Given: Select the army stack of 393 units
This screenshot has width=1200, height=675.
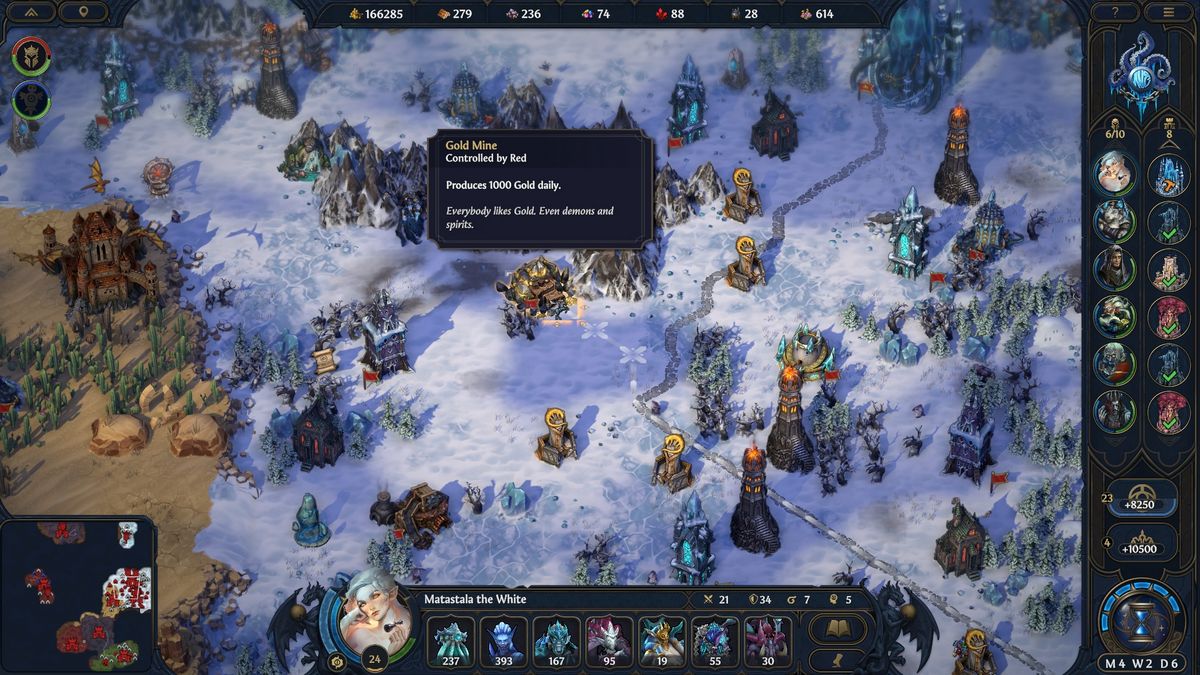Looking at the screenshot, I should click(x=503, y=641).
